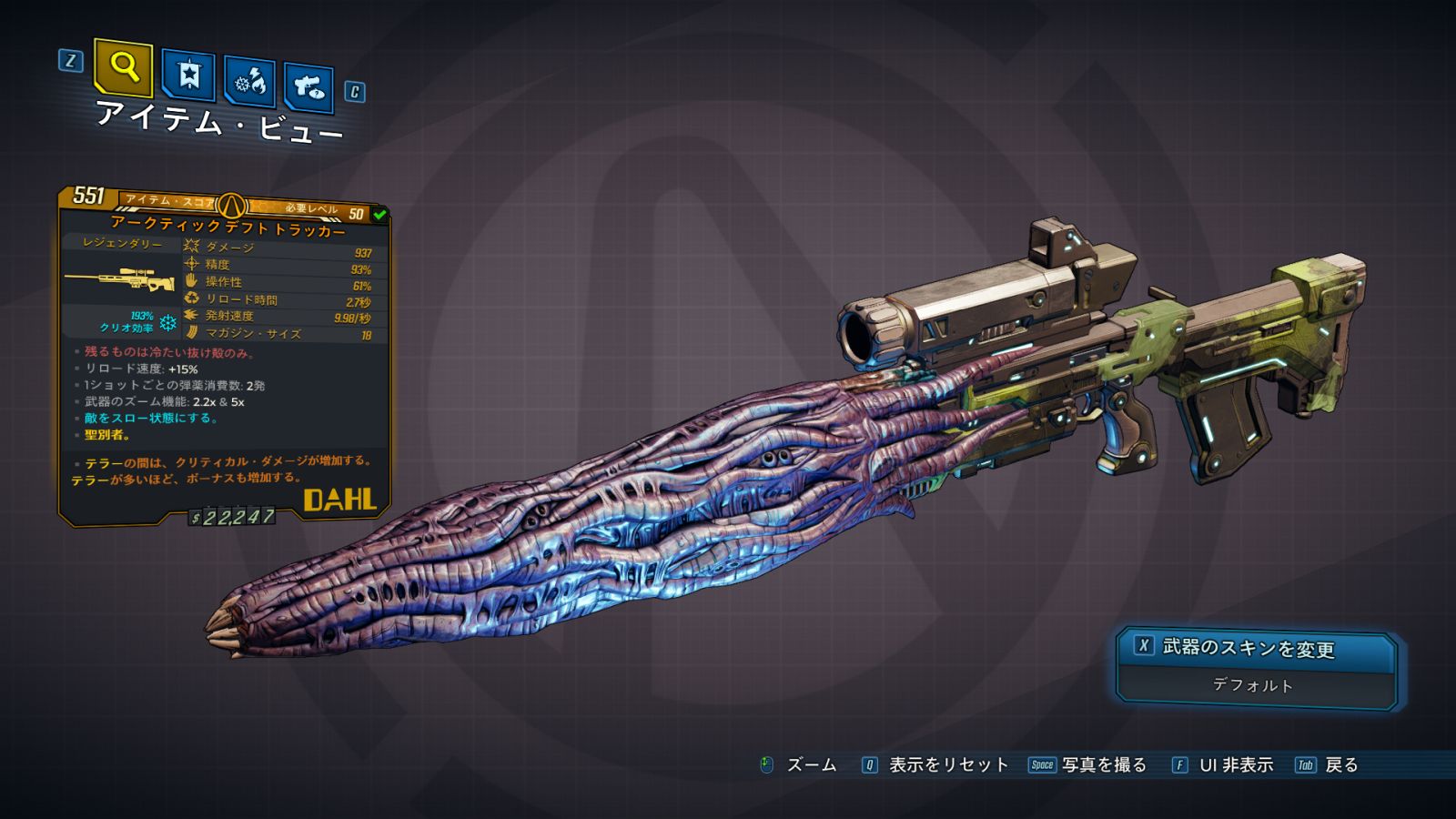Switch to the star banner tab
The width and height of the screenshot is (1456, 819).
pos(188,75)
